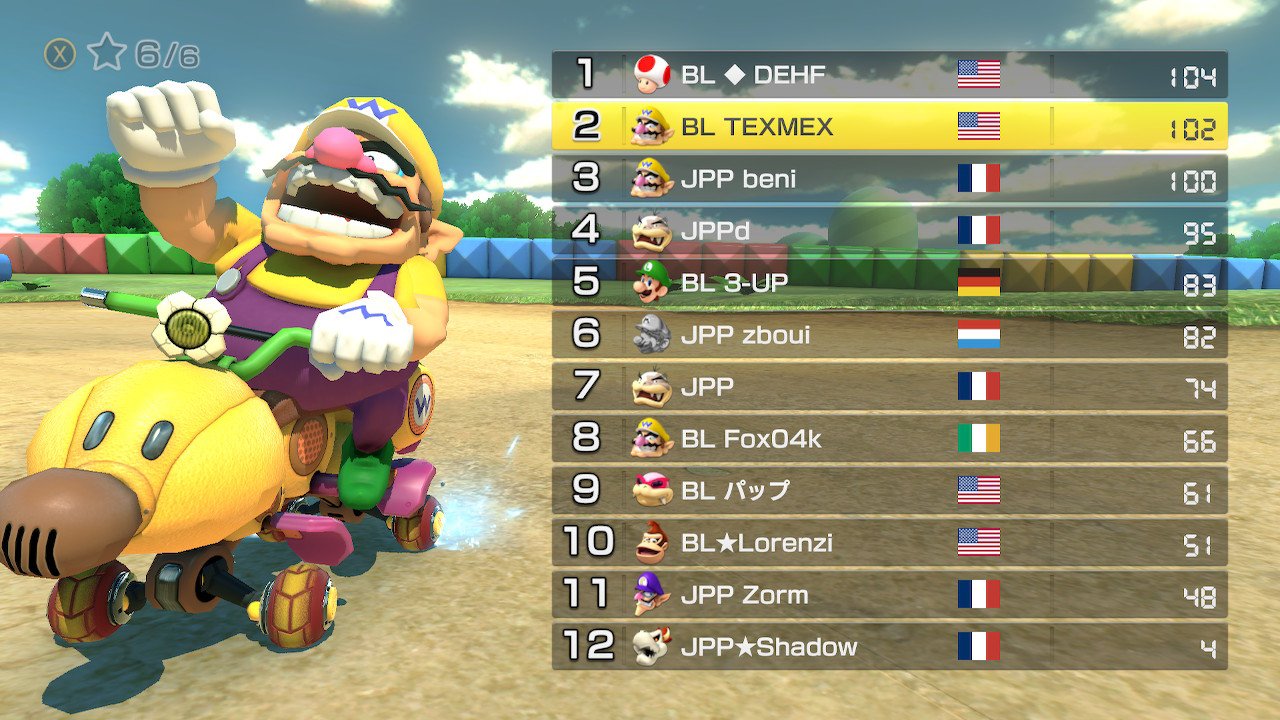Choose the JPP zboui player row
Viewport: 1280px width, 720px height.
(x=889, y=335)
